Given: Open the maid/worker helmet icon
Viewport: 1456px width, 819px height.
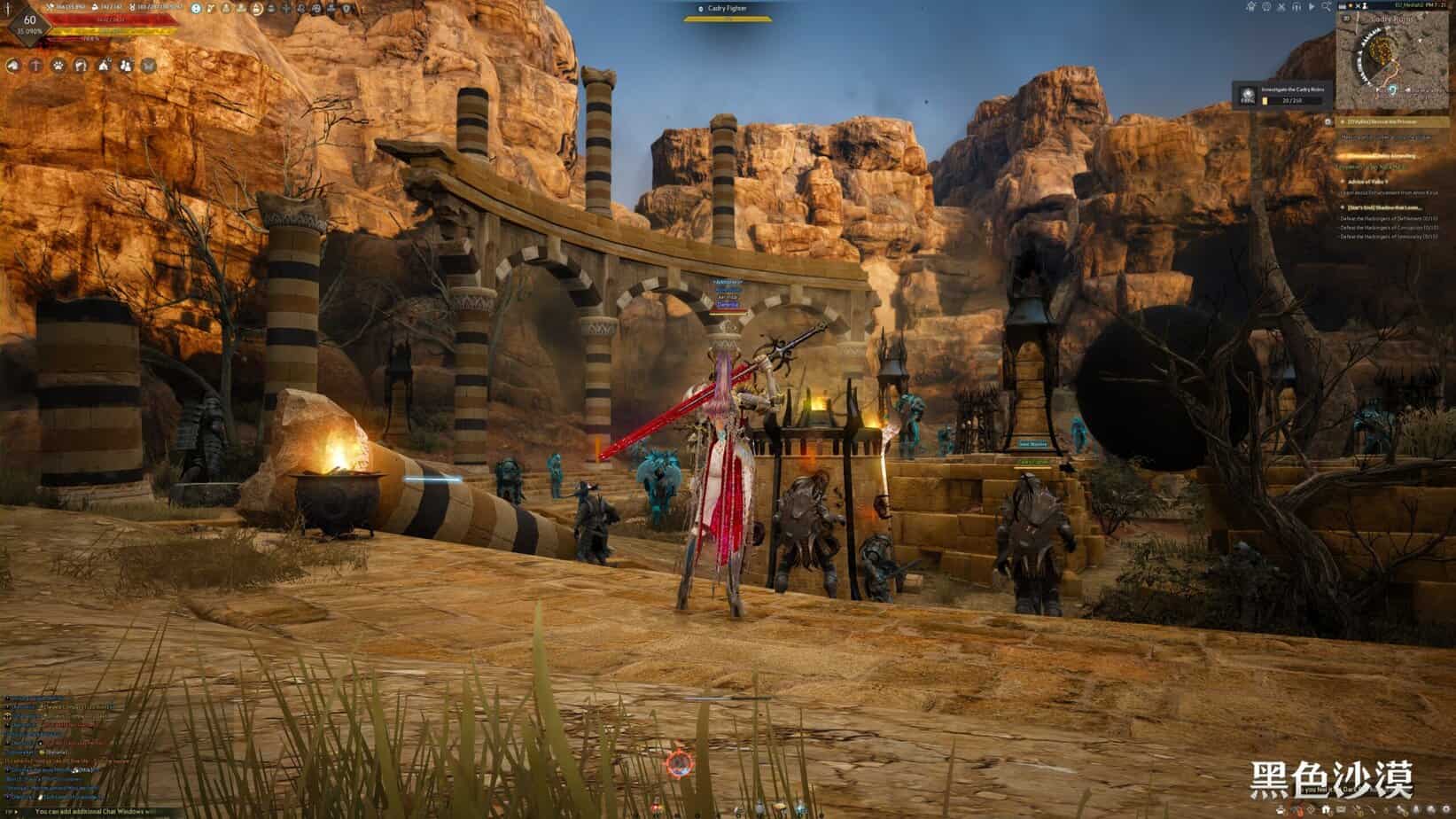Looking at the screenshot, I should [81, 66].
